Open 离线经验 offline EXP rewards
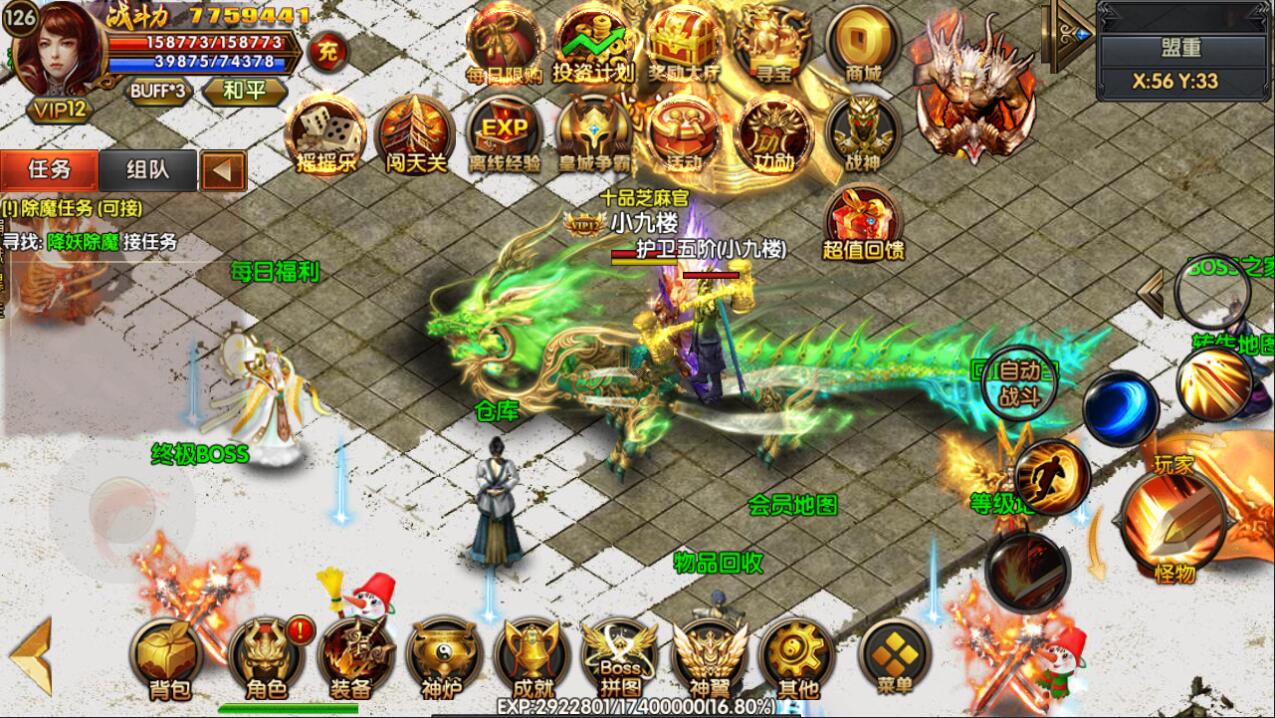Image resolution: width=1275 pixels, height=718 pixels. (504, 135)
